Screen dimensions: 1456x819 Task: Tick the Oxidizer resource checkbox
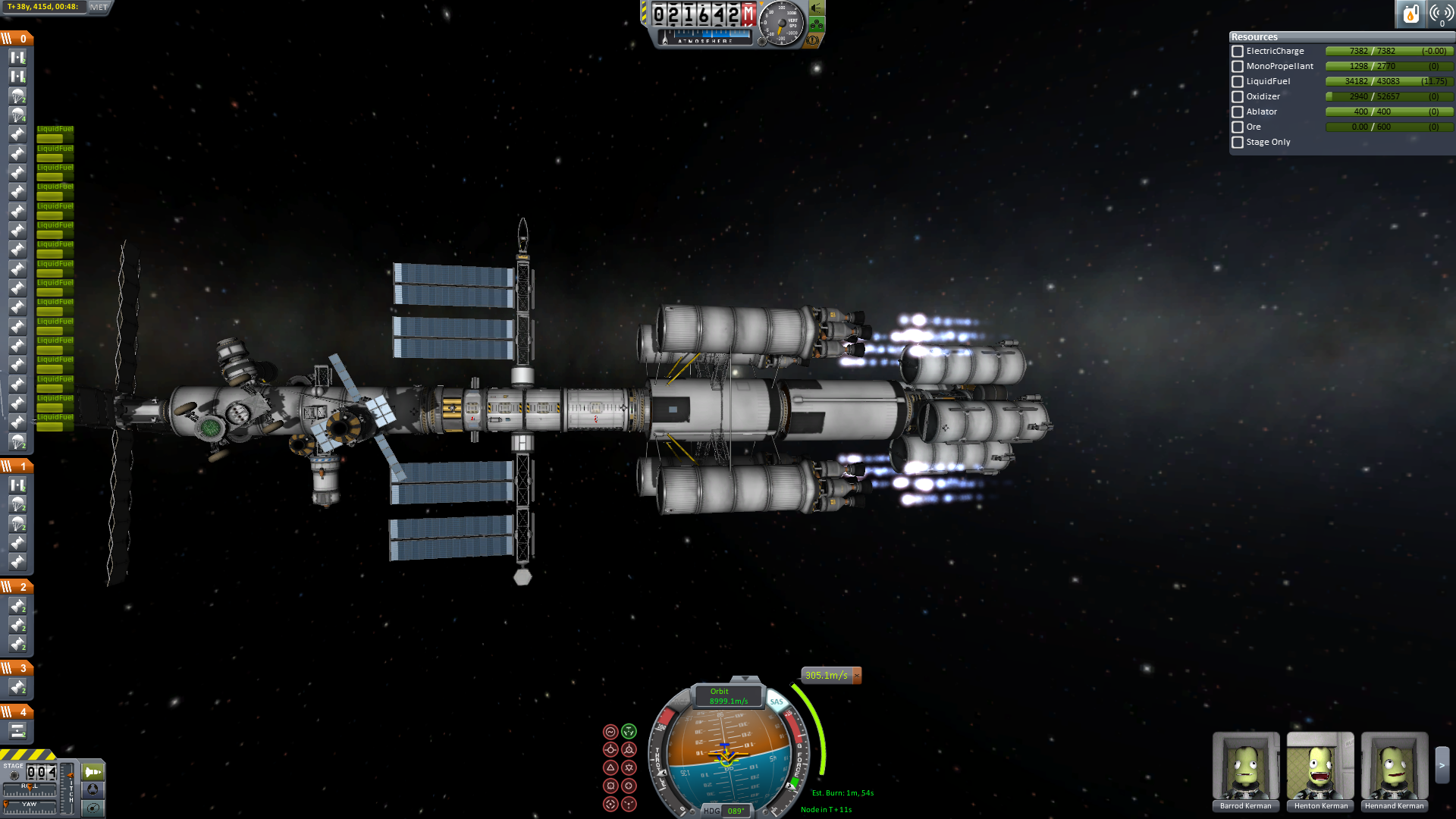(1238, 97)
